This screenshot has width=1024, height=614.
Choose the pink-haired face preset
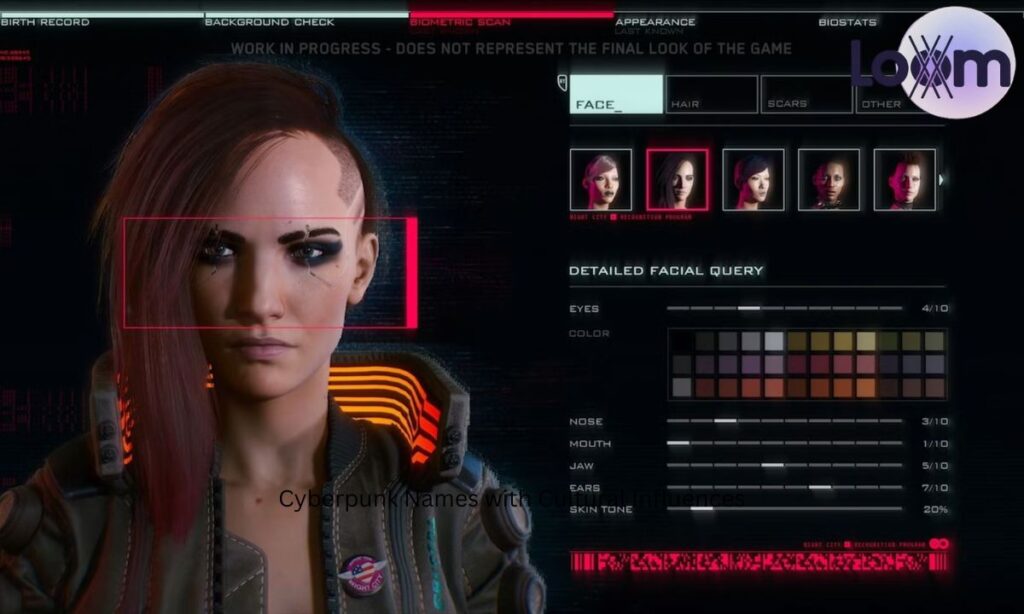tap(601, 180)
